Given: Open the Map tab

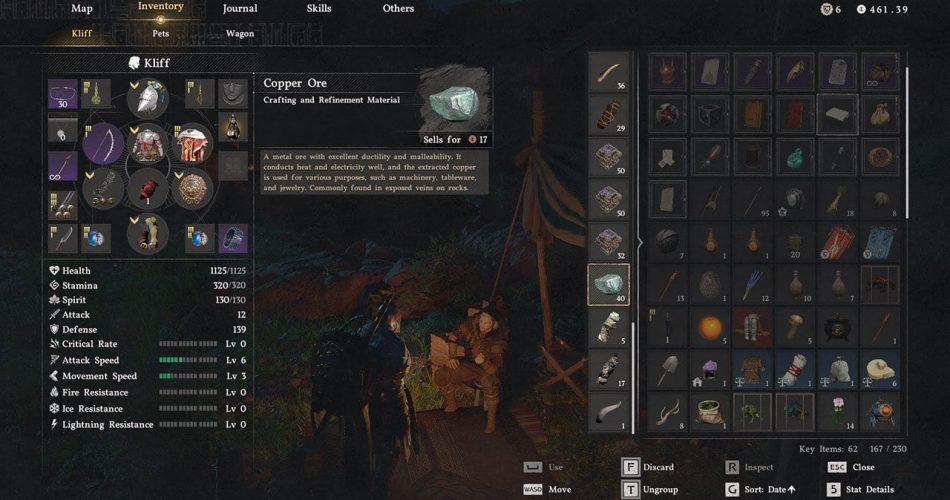Looking at the screenshot, I should tap(82, 8).
